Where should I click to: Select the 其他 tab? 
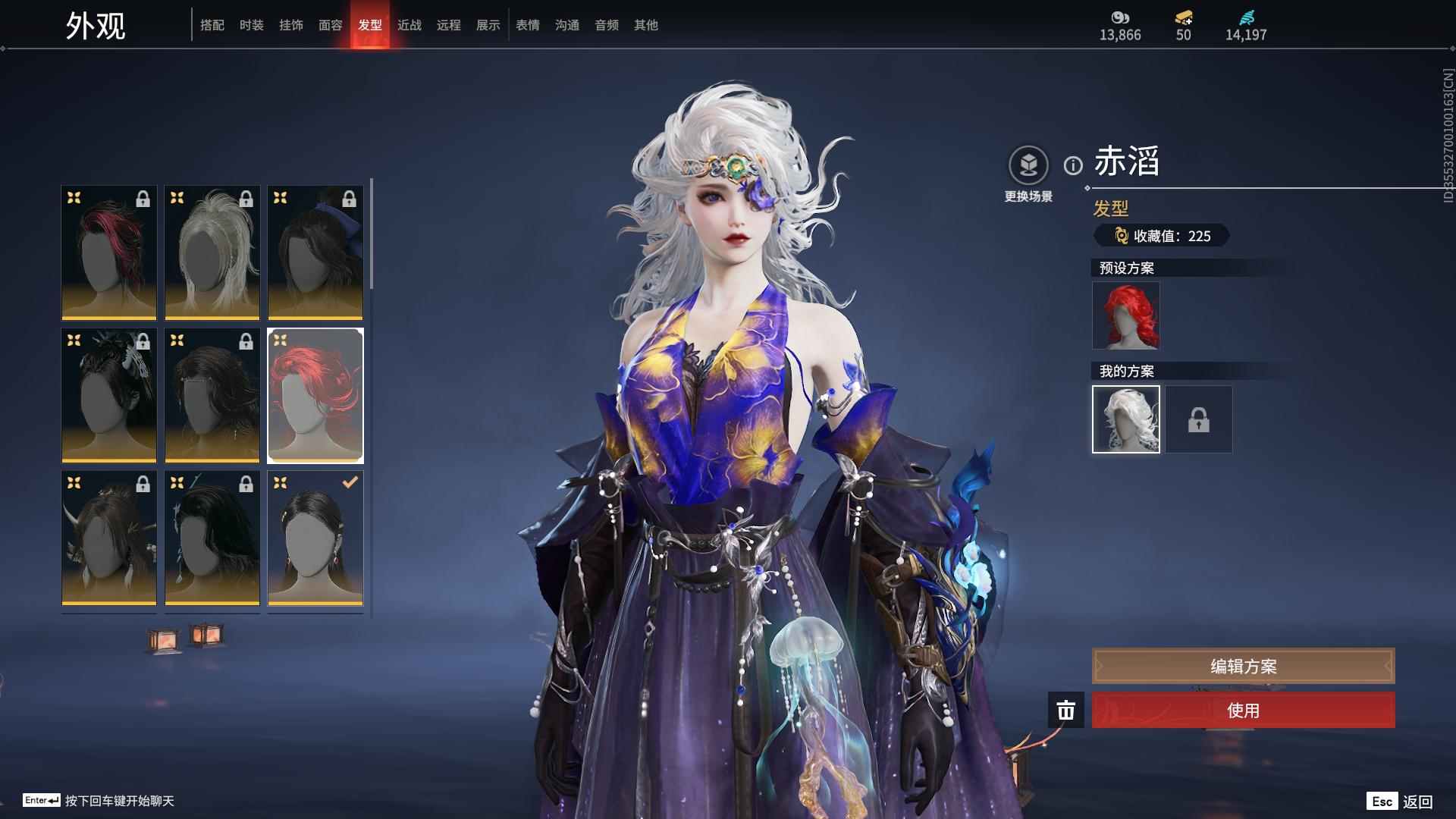[646, 25]
